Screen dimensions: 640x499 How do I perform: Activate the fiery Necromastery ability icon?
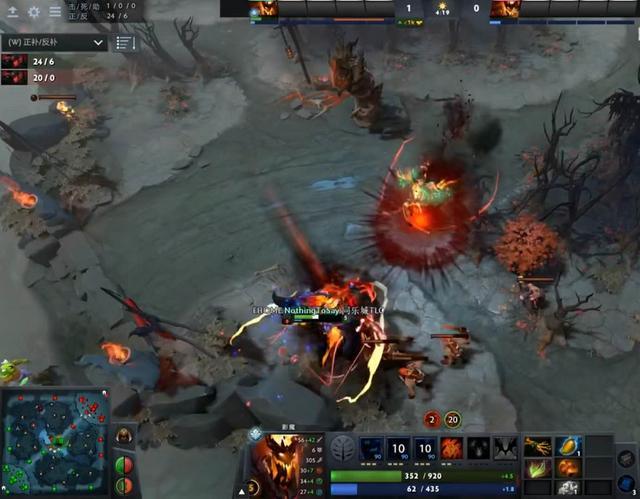click(x=451, y=448)
